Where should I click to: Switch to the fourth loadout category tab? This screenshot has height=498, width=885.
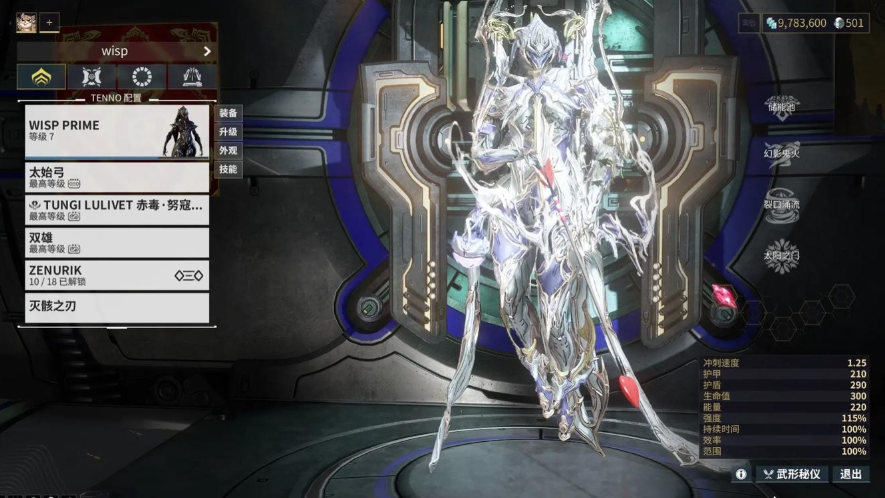[193, 77]
